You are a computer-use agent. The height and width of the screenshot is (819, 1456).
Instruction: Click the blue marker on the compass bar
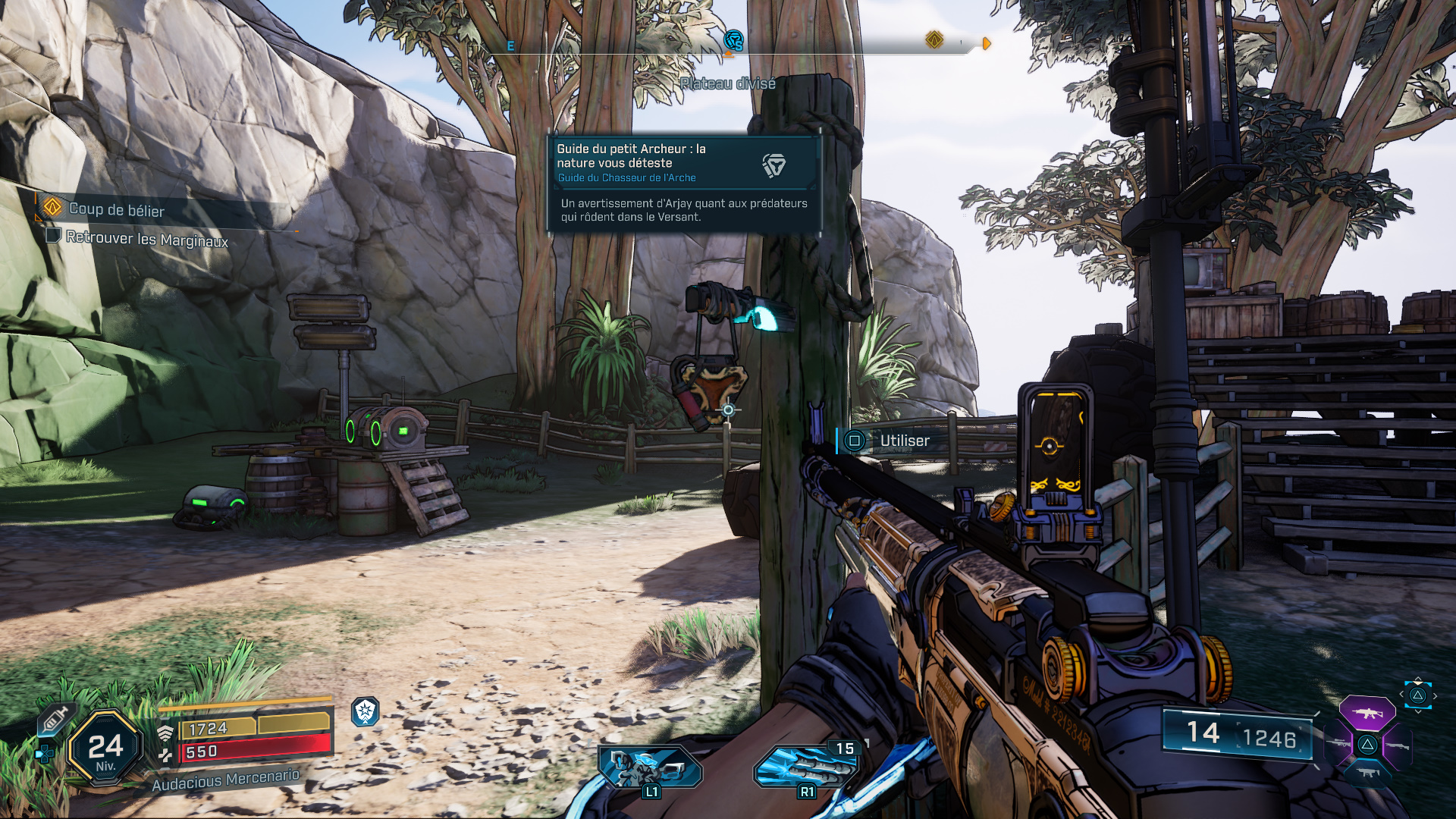(733, 41)
